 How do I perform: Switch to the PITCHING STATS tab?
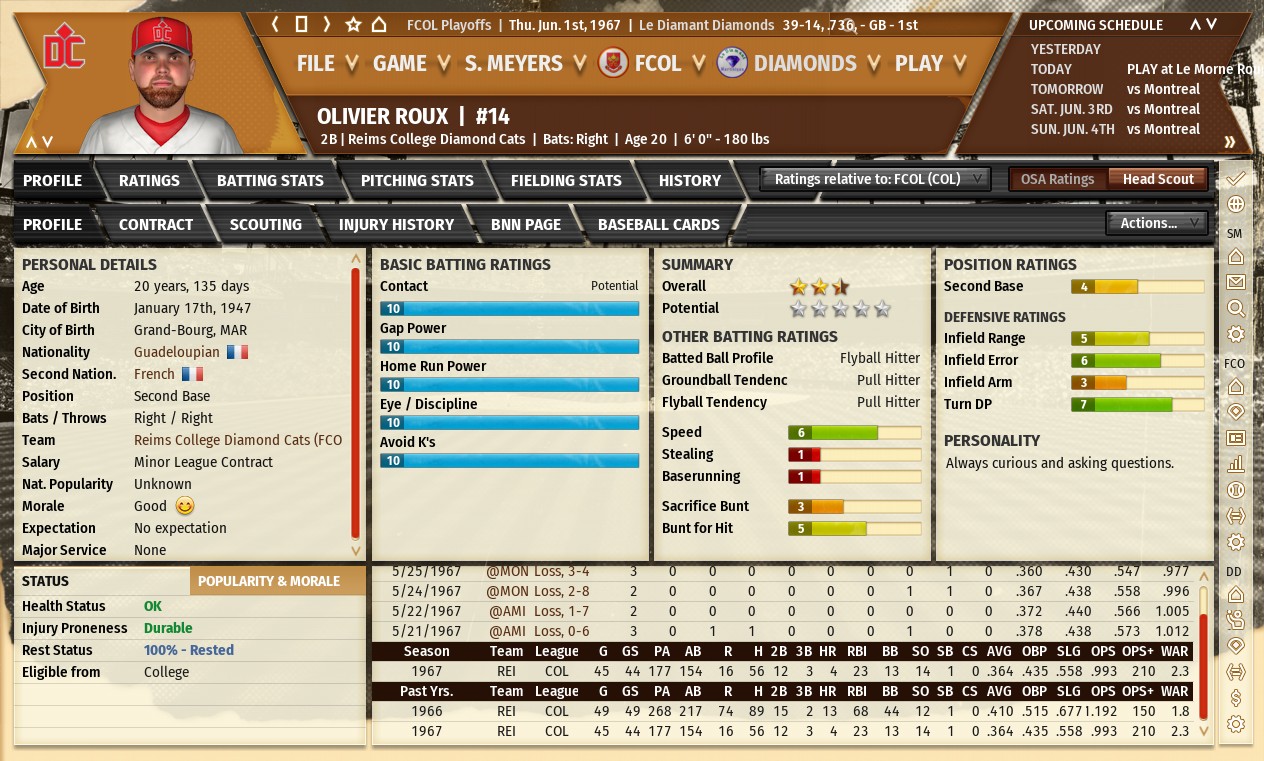point(417,181)
